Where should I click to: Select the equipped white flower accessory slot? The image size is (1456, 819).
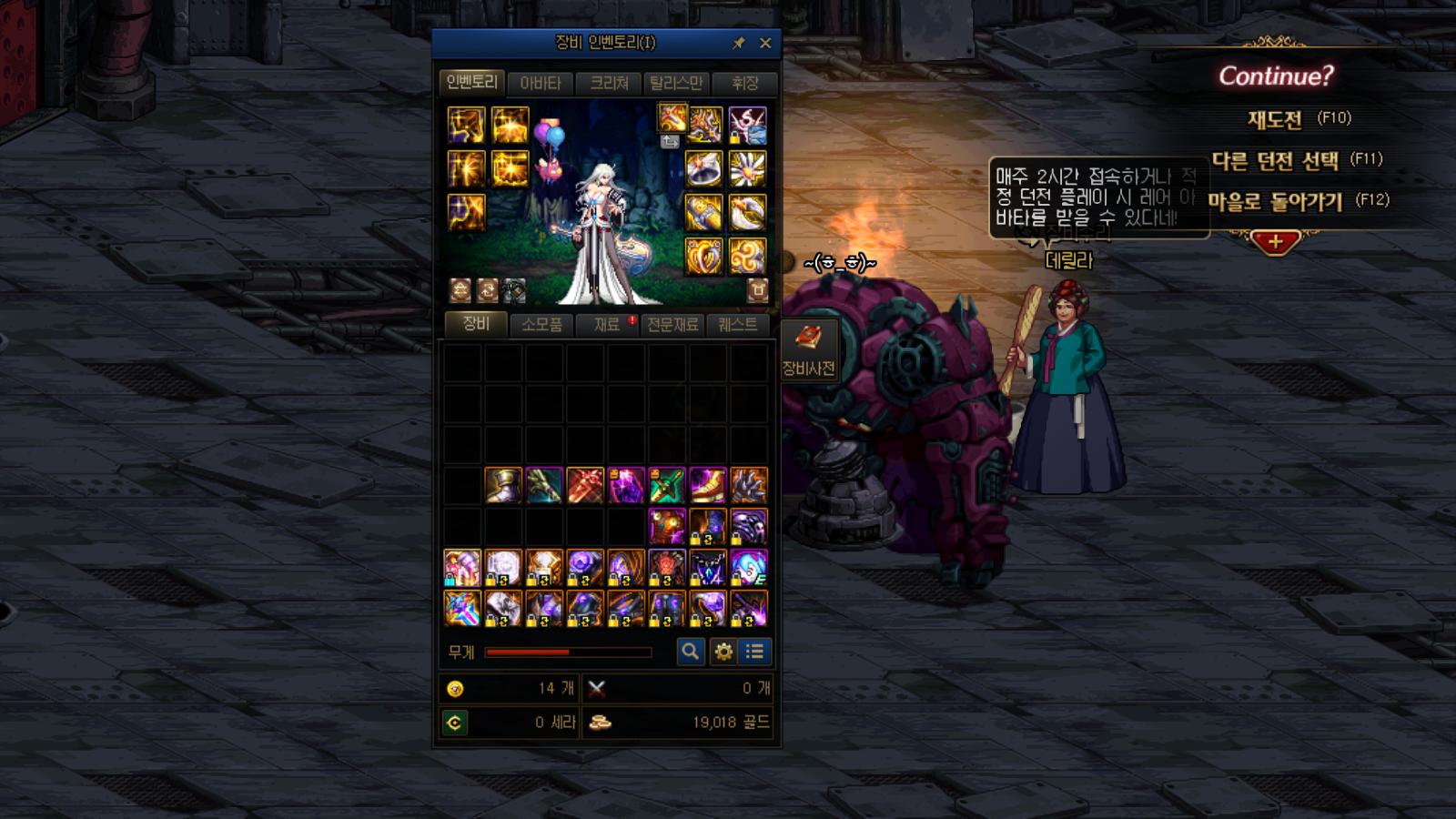[x=747, y=169]
